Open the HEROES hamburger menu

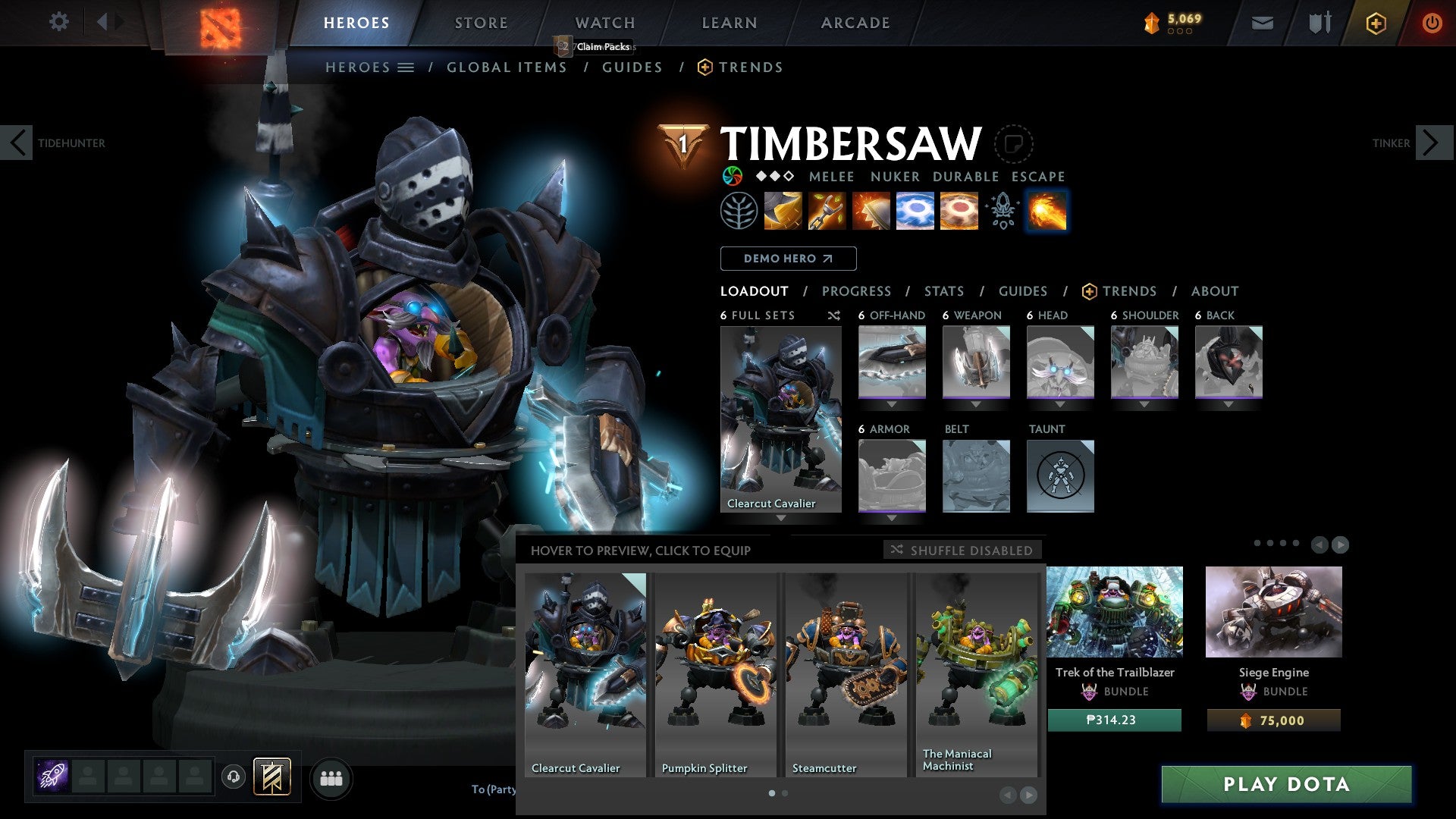(407, 67)
